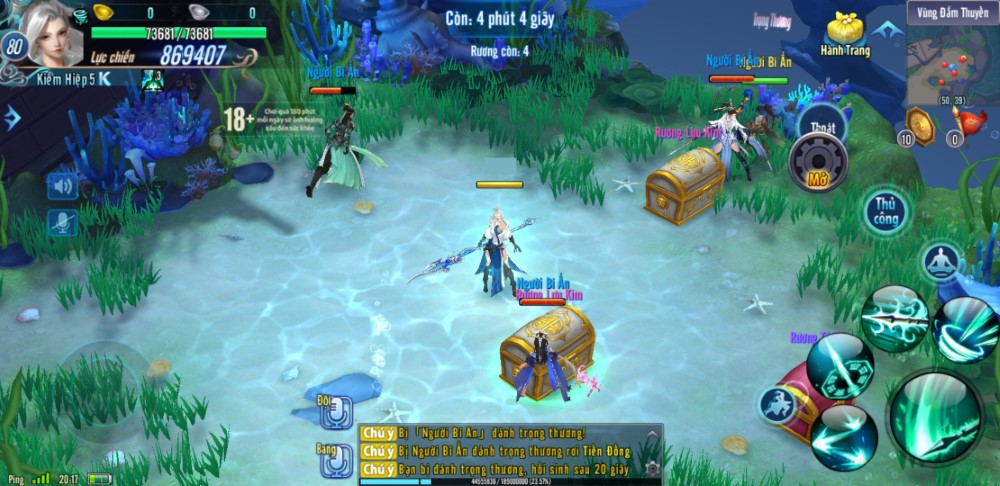Click the player portrait avatar
The height and width of the screenshot is (486, 1000).
coord(54,33)
